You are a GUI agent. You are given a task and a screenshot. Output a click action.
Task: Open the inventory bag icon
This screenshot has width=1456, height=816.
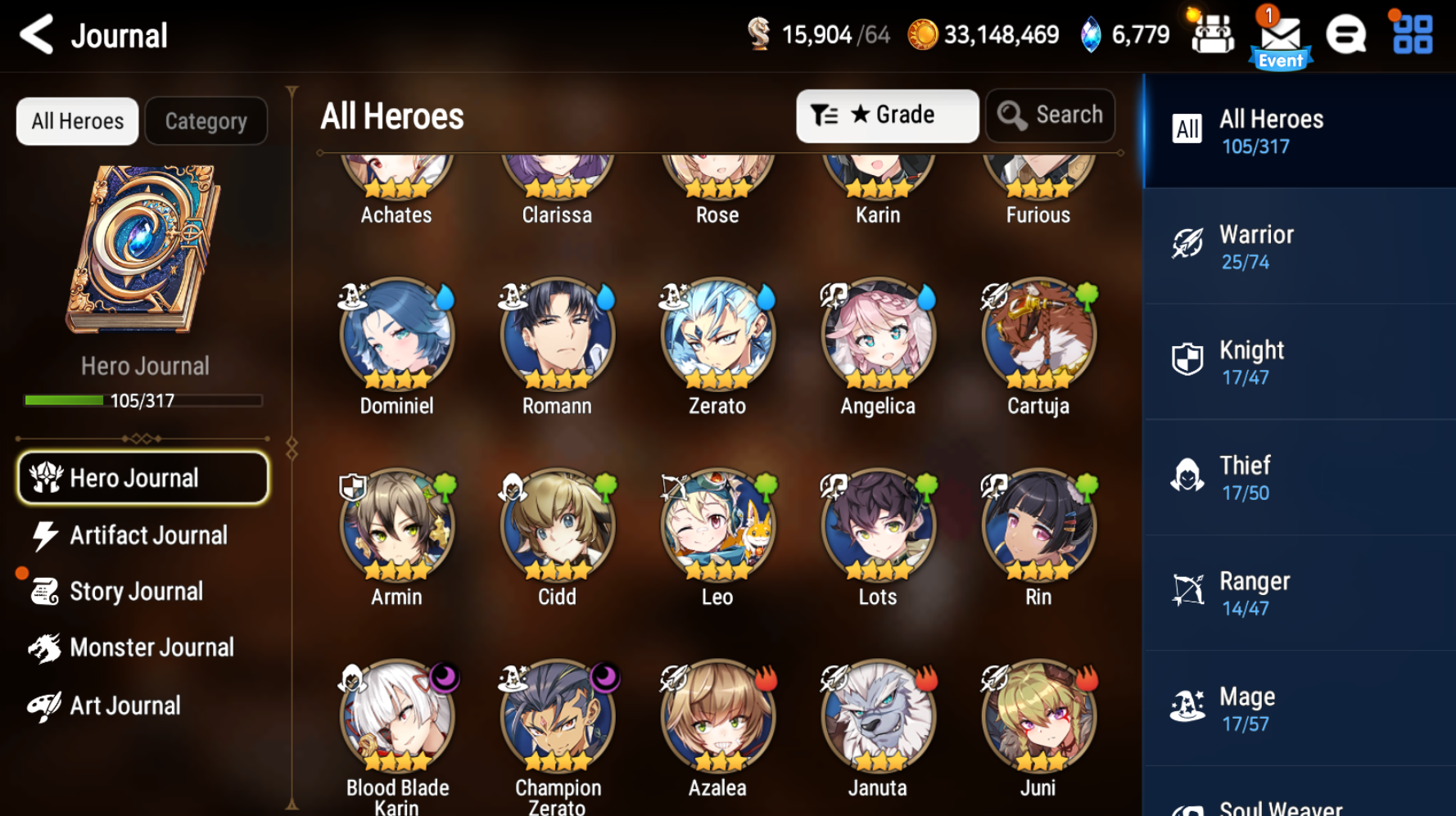tap(1213, 34)
